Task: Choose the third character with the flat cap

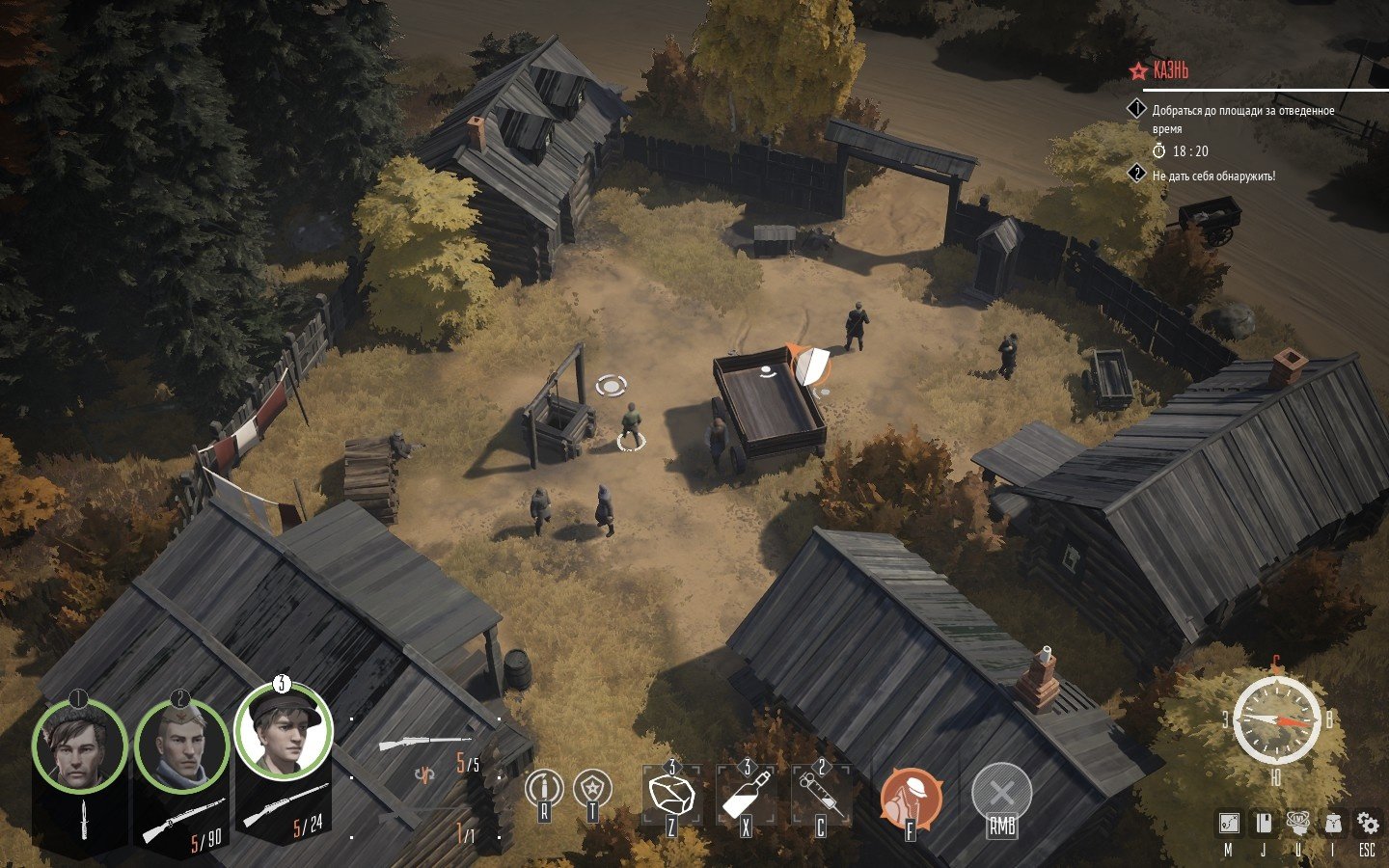Action: coord(284,733)
